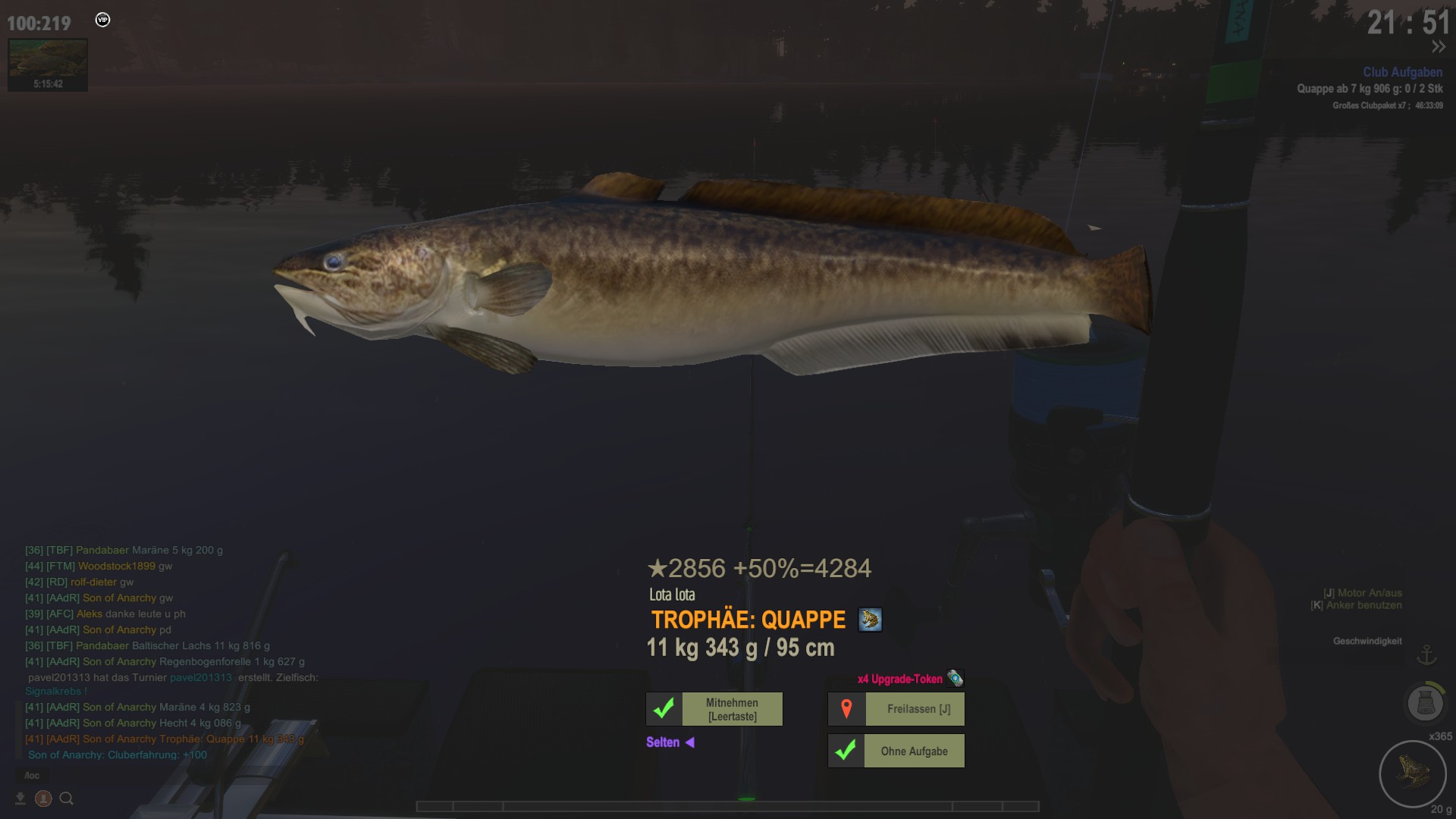Click the chat download arrow icon

(x=20, y=798)
